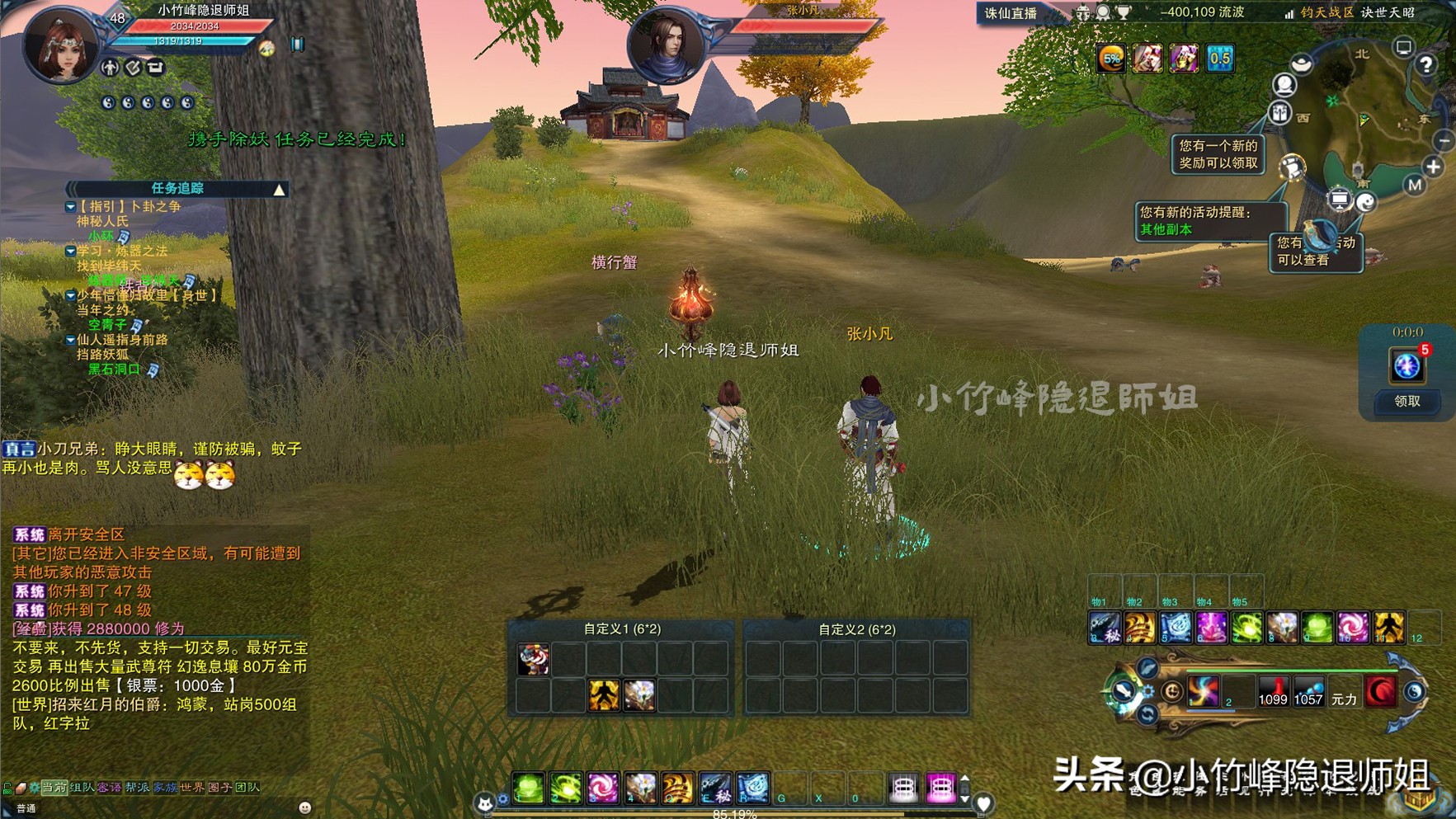1456x819 pixels.
Task: Follow the 黑石洞口 quest location link
Action: pos(114,369)
